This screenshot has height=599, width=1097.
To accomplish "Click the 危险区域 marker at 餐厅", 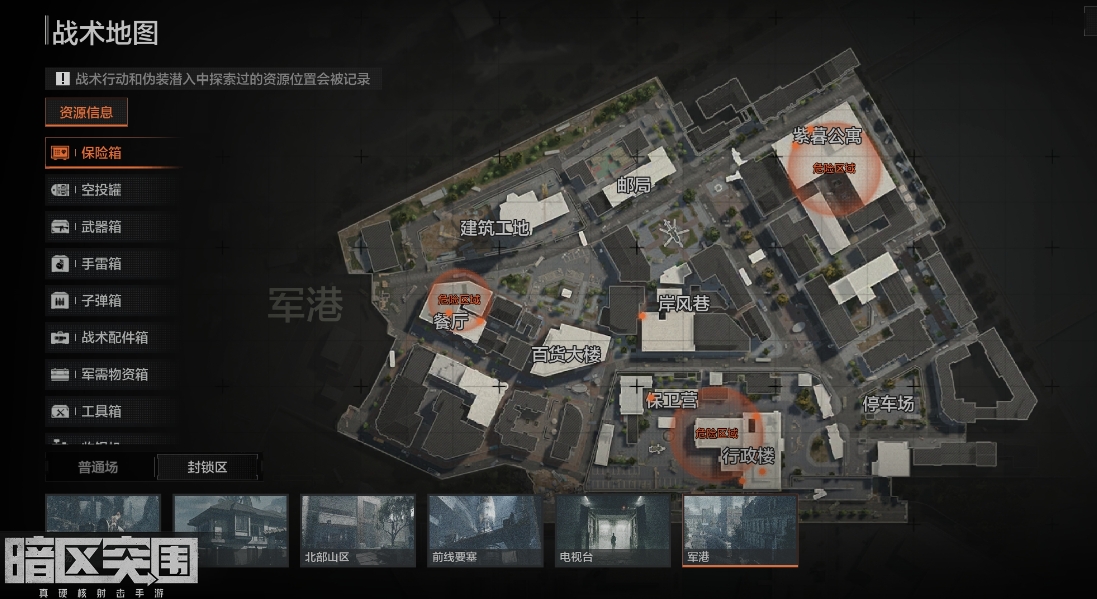I will pos(459,299).
